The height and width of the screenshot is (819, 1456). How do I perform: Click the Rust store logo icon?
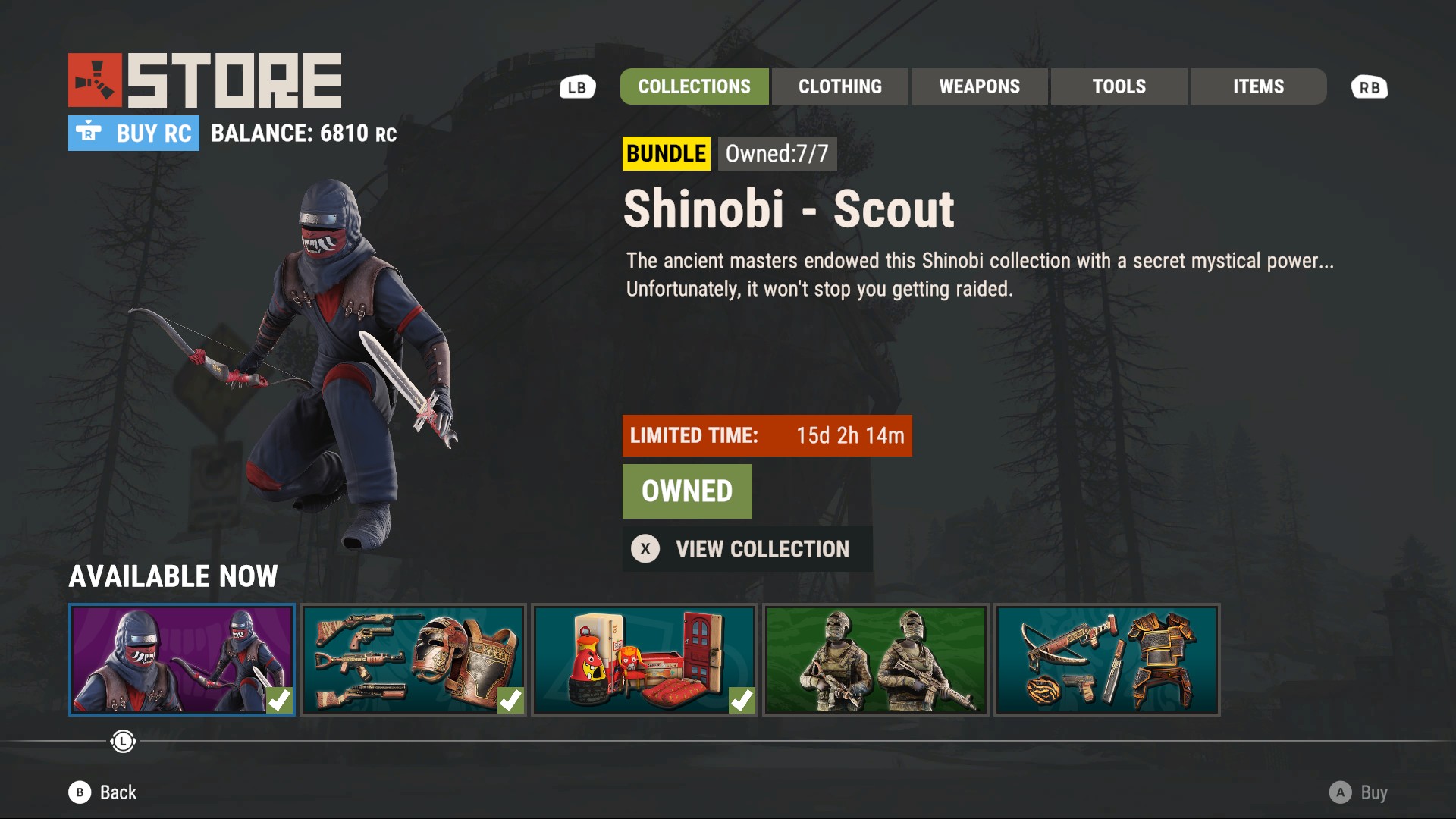tap(94, 78)
